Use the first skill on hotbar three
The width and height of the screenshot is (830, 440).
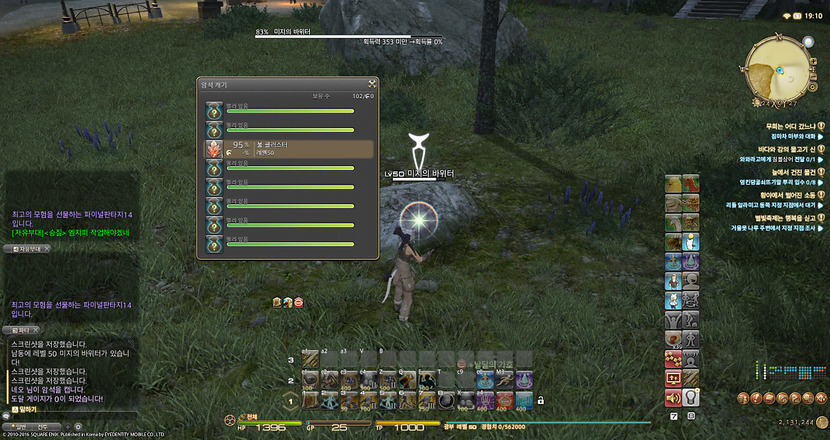309,359
